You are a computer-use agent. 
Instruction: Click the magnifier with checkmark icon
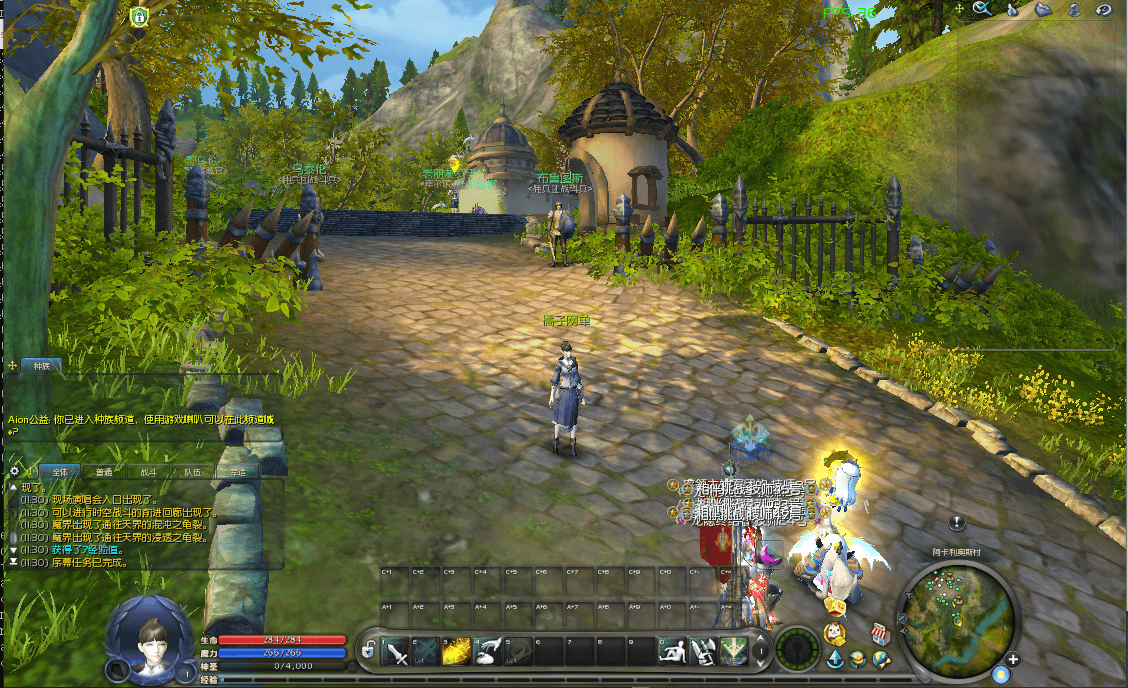pos(981,9)
